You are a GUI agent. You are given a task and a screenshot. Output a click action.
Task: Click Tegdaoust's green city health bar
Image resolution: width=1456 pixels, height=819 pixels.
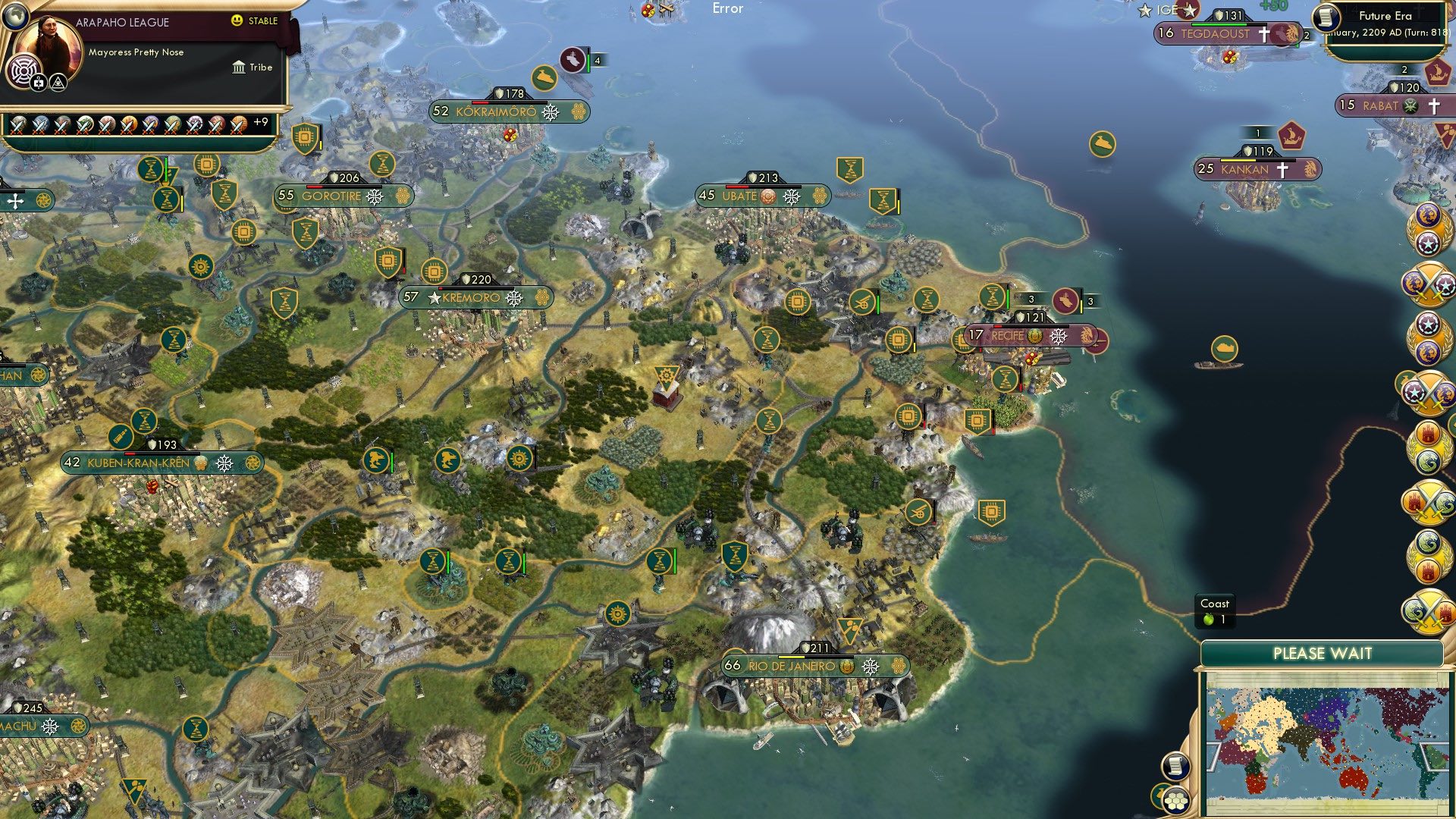[1219, 24]
